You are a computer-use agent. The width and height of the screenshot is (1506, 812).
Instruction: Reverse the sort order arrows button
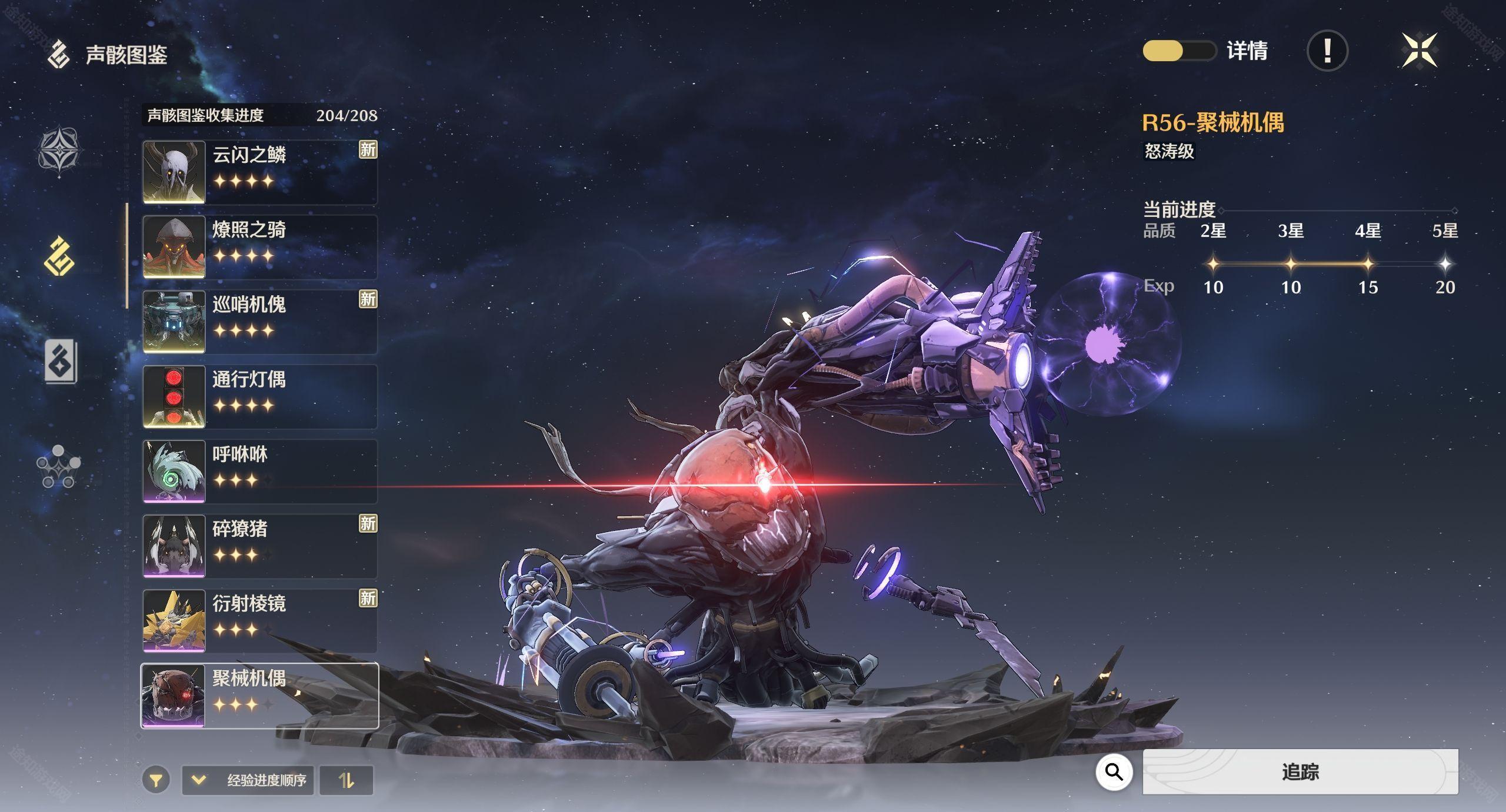(x=346, y=780)
